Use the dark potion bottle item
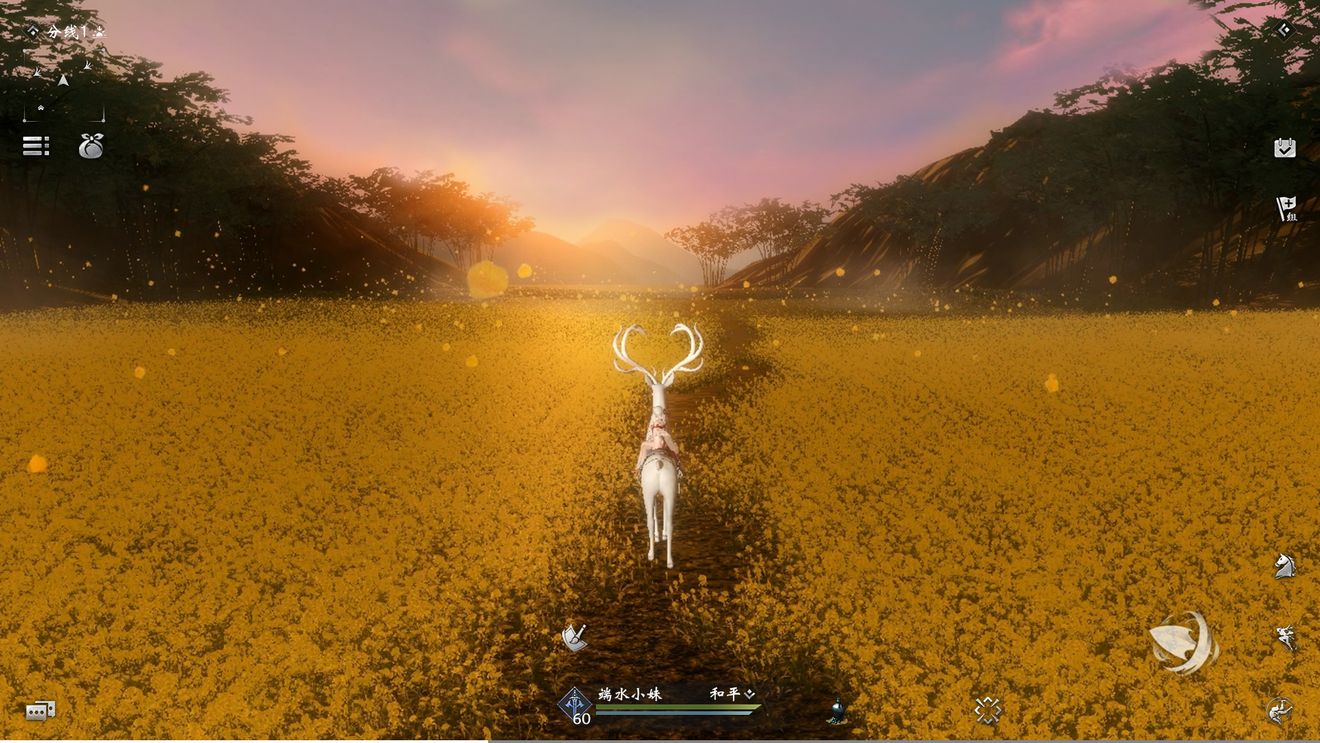The width and height of the screenshot is (1320, 743). (x=837, y=711)
